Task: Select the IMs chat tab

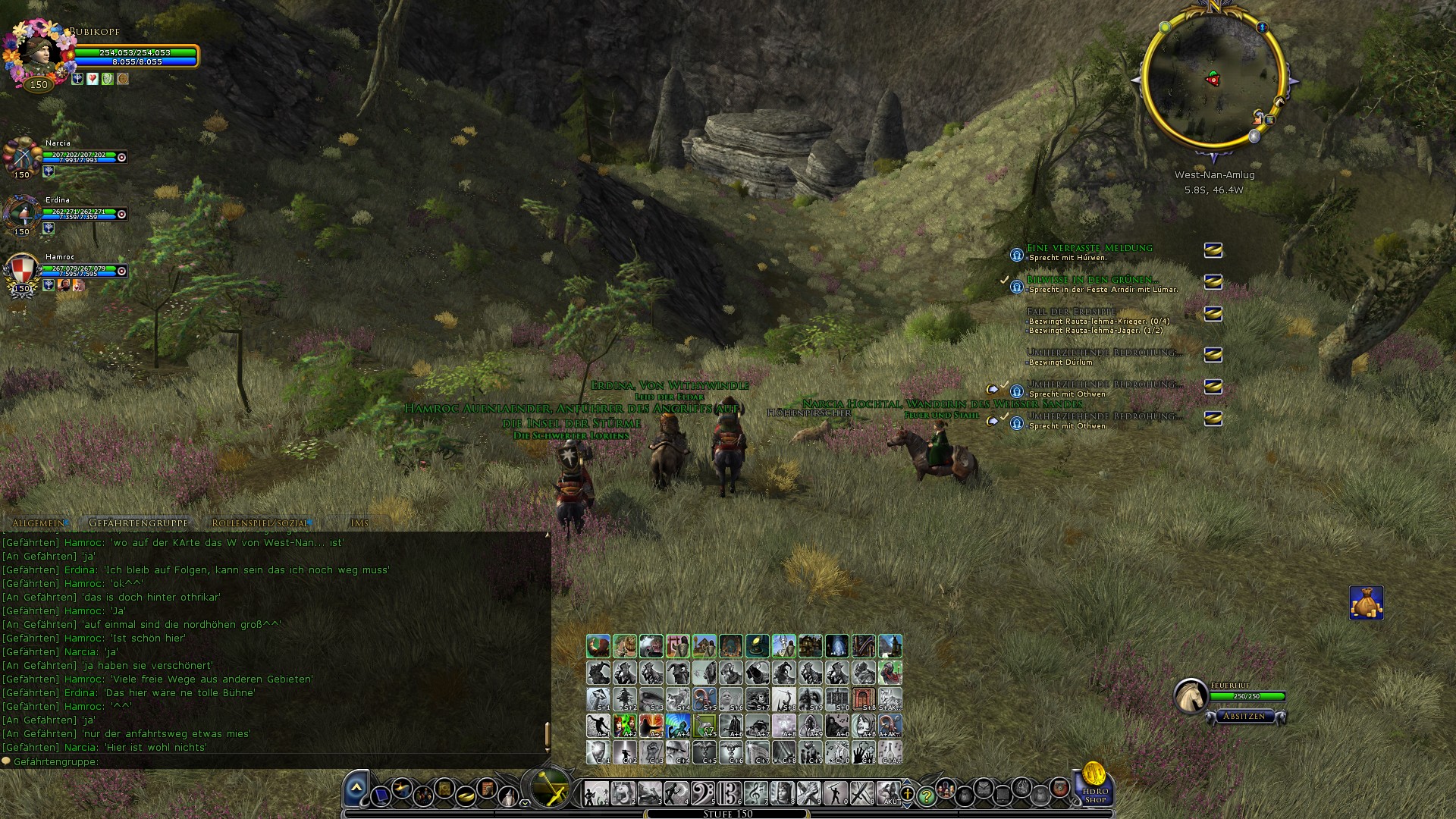Action: 359,523
